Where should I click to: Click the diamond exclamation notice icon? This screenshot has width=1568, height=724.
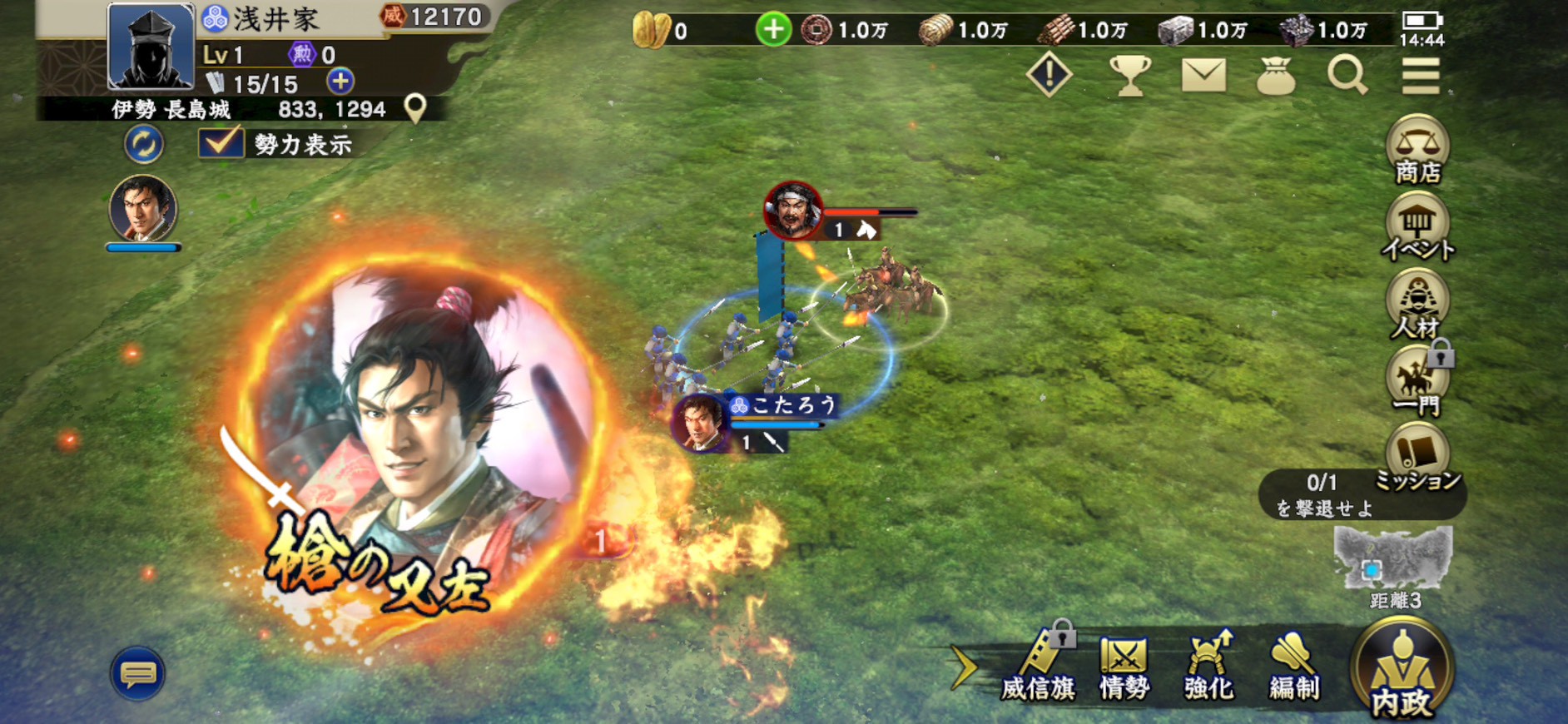tap(1049, 76)
